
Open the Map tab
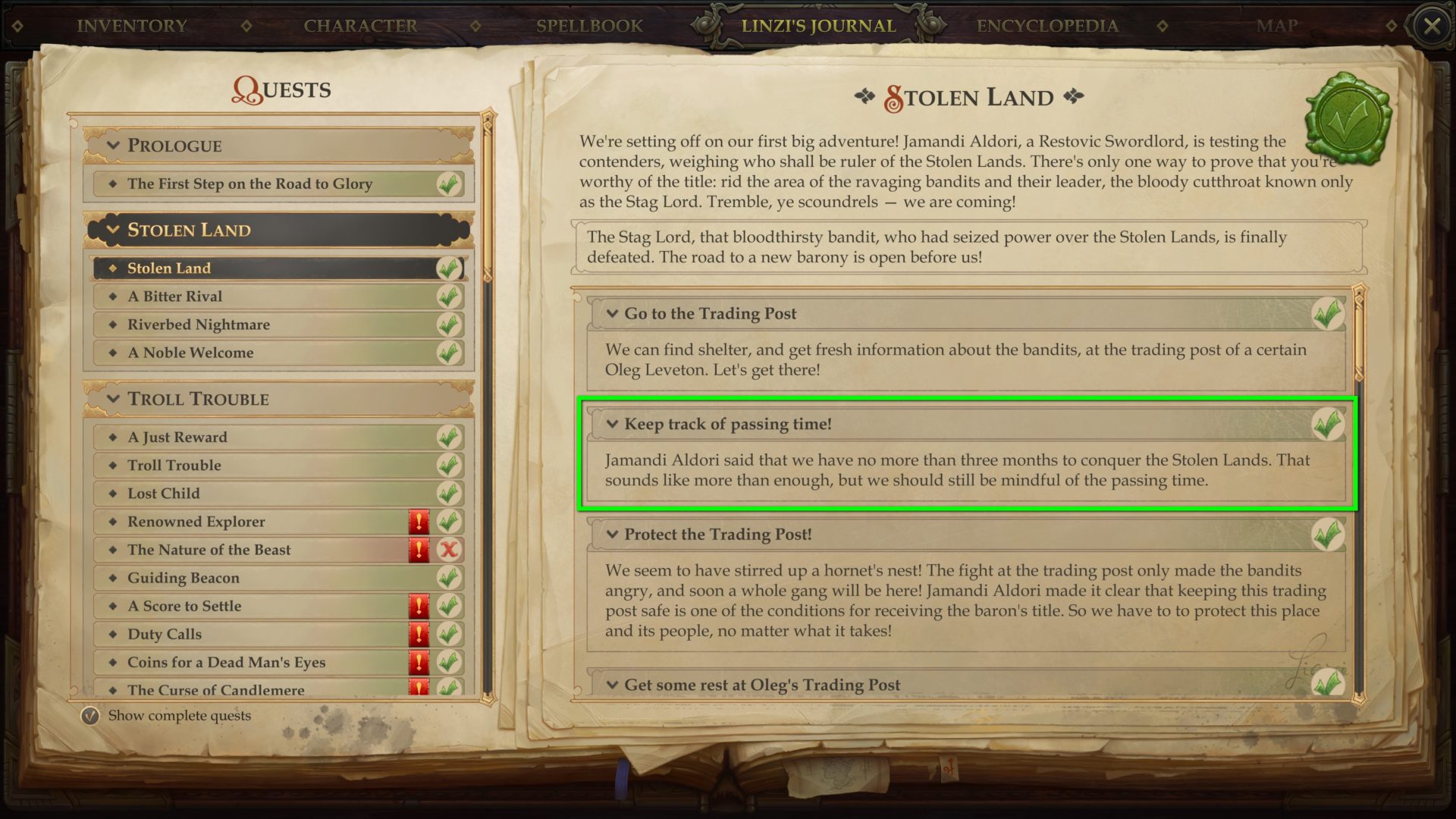pos(1277,25)
